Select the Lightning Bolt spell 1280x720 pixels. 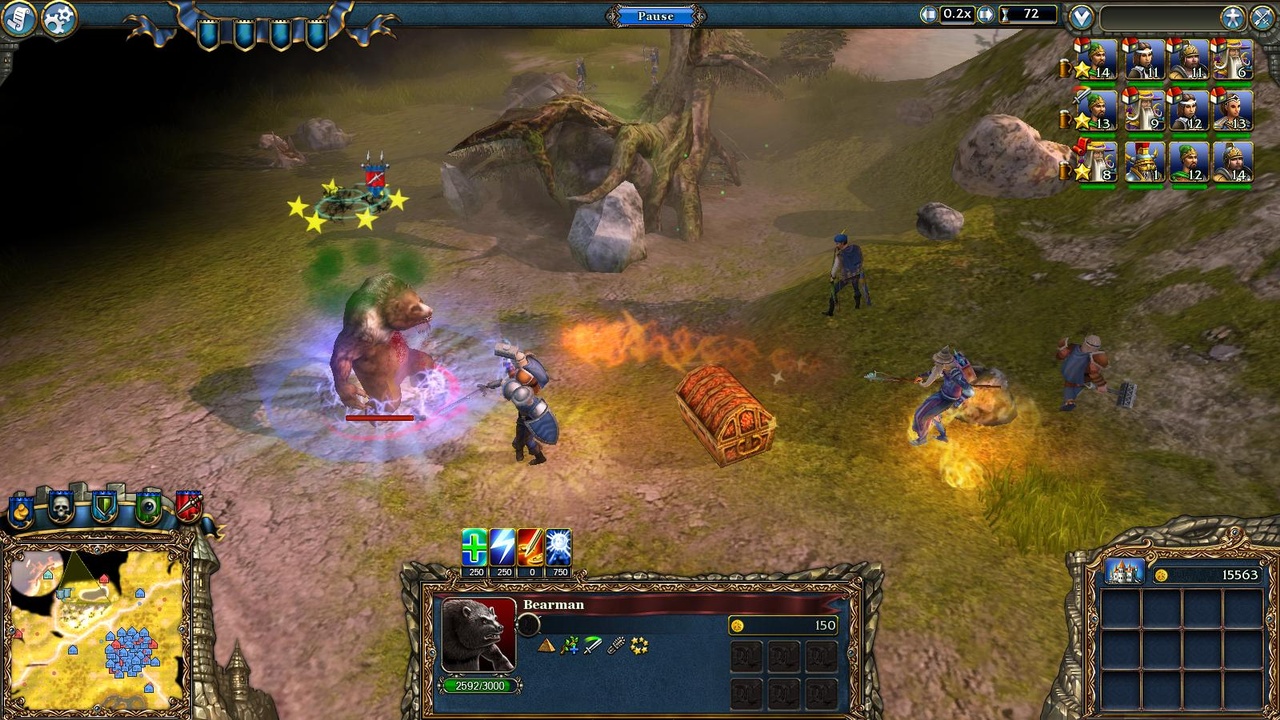click(500, 545)
